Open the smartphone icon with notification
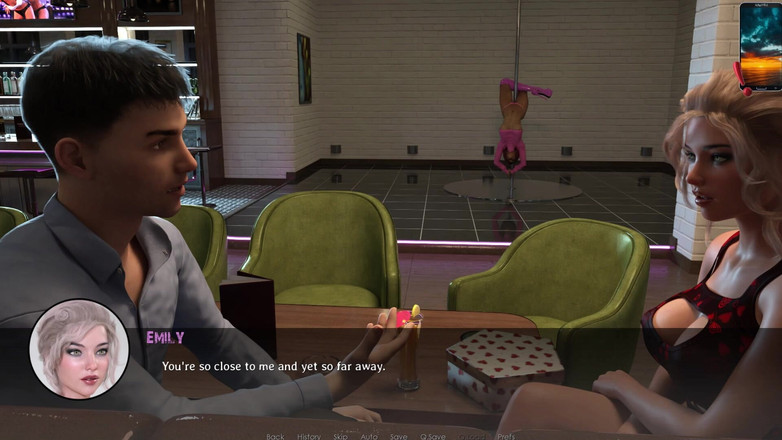Screen dimensions: 782x440 (x=759, y=47)
